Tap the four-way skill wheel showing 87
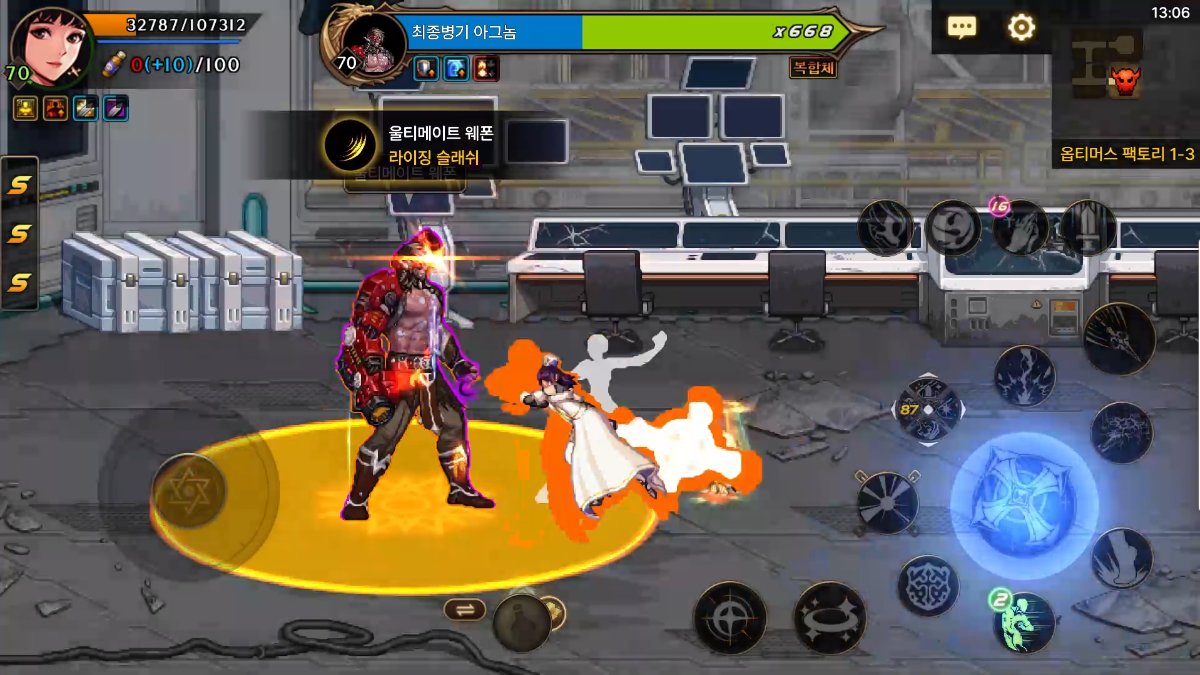Screen dimensions: 1200x675 928,410
